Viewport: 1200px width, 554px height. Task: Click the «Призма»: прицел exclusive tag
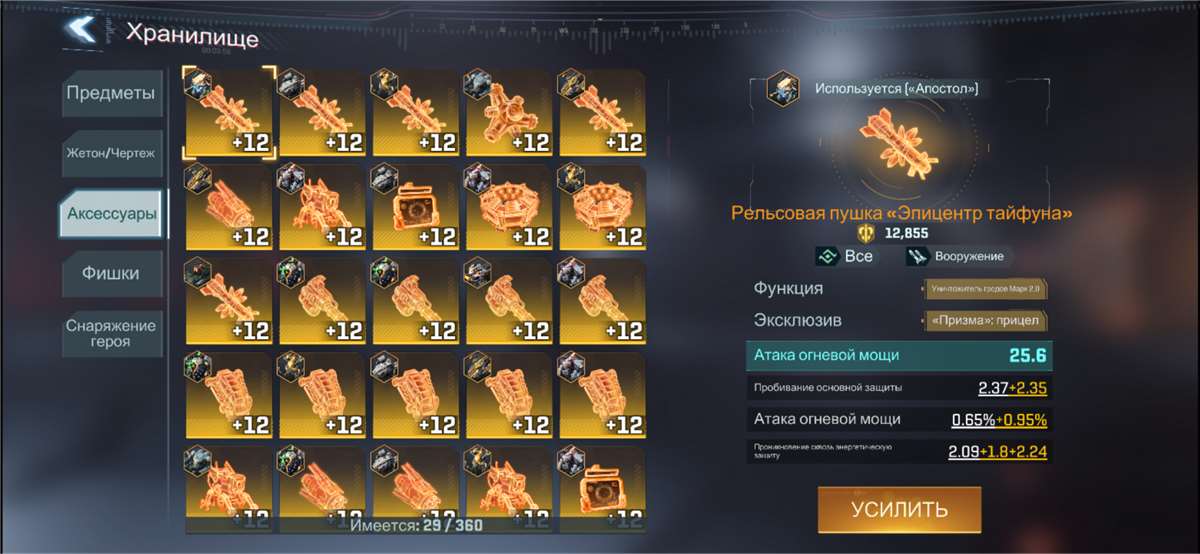985,321
